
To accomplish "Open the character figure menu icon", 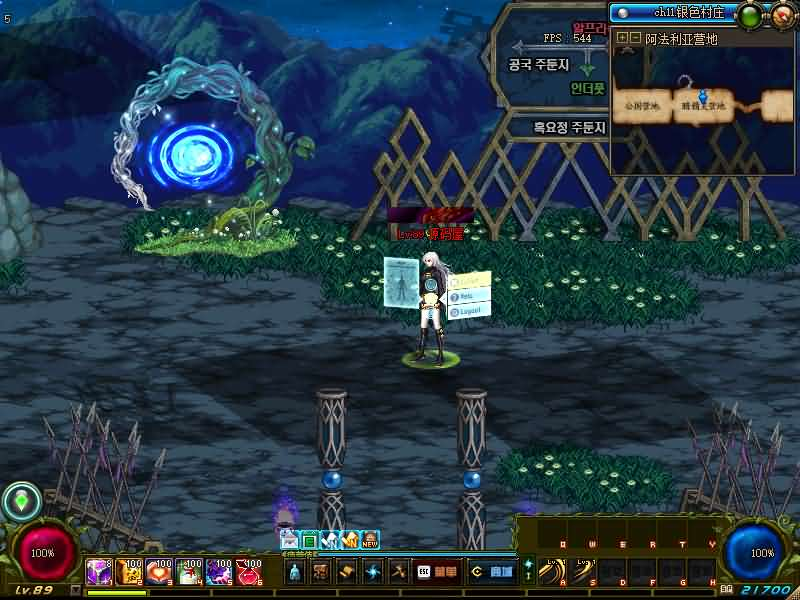I will tap(295, 572).
